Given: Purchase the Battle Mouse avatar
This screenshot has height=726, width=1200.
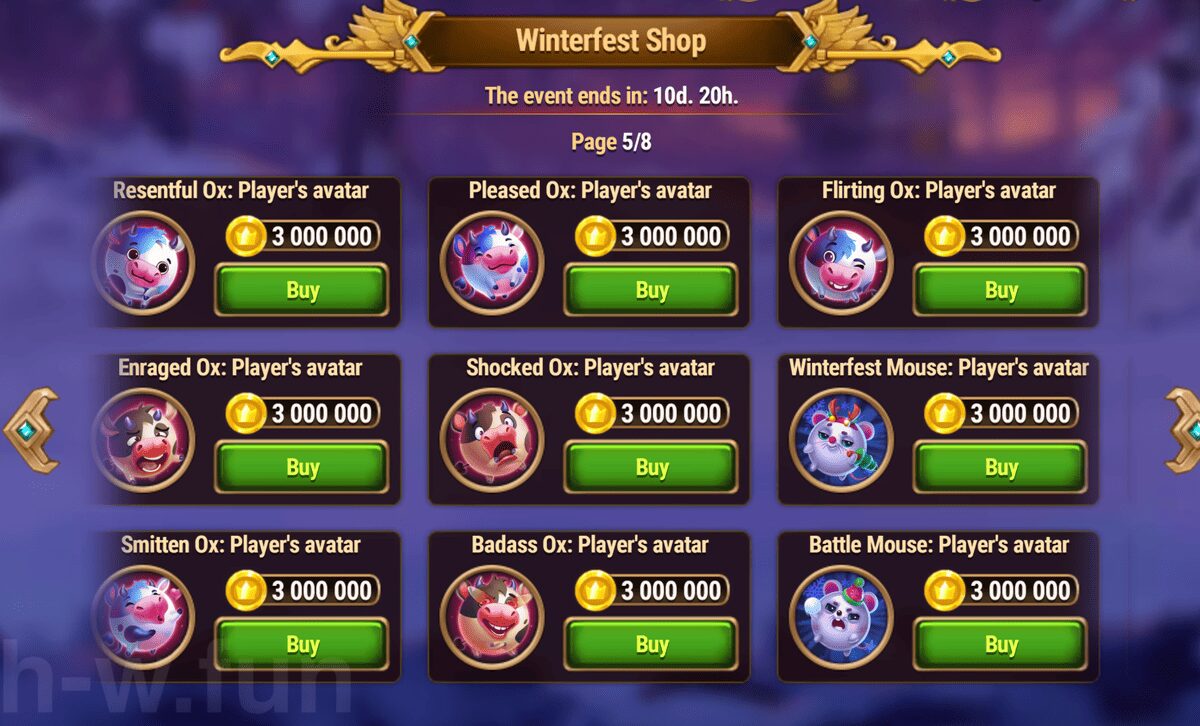Looking at the screenshot, I should (1000, 644).
